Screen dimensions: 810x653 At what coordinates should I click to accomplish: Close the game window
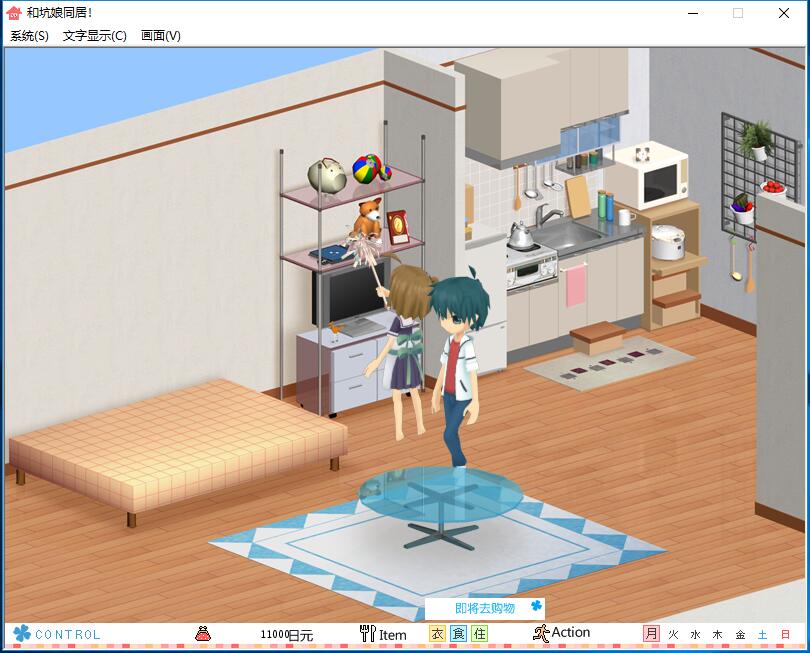click(784, 13)
